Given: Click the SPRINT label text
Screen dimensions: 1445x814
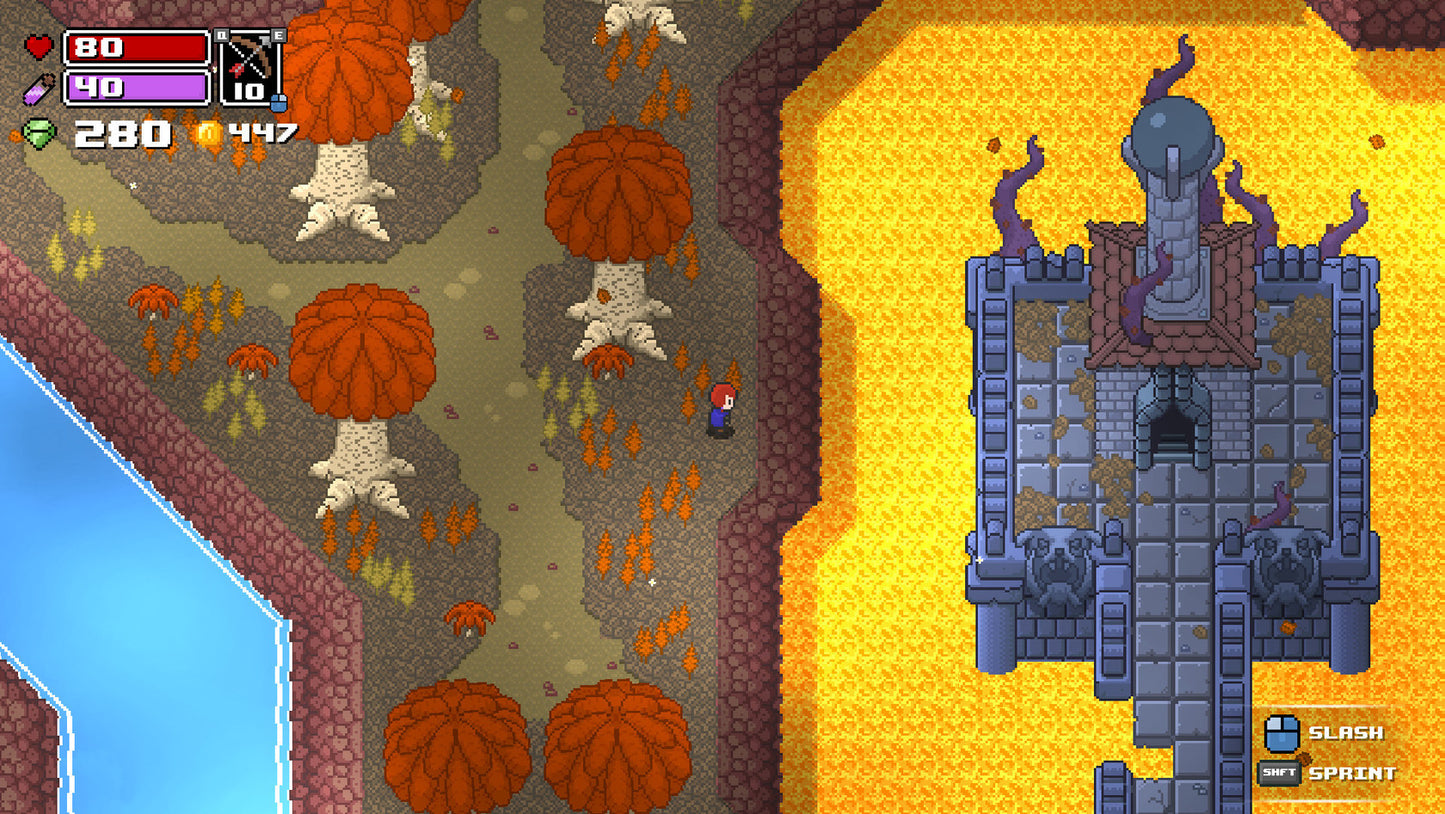Looking at the screenshot, I should (1352, 772).
